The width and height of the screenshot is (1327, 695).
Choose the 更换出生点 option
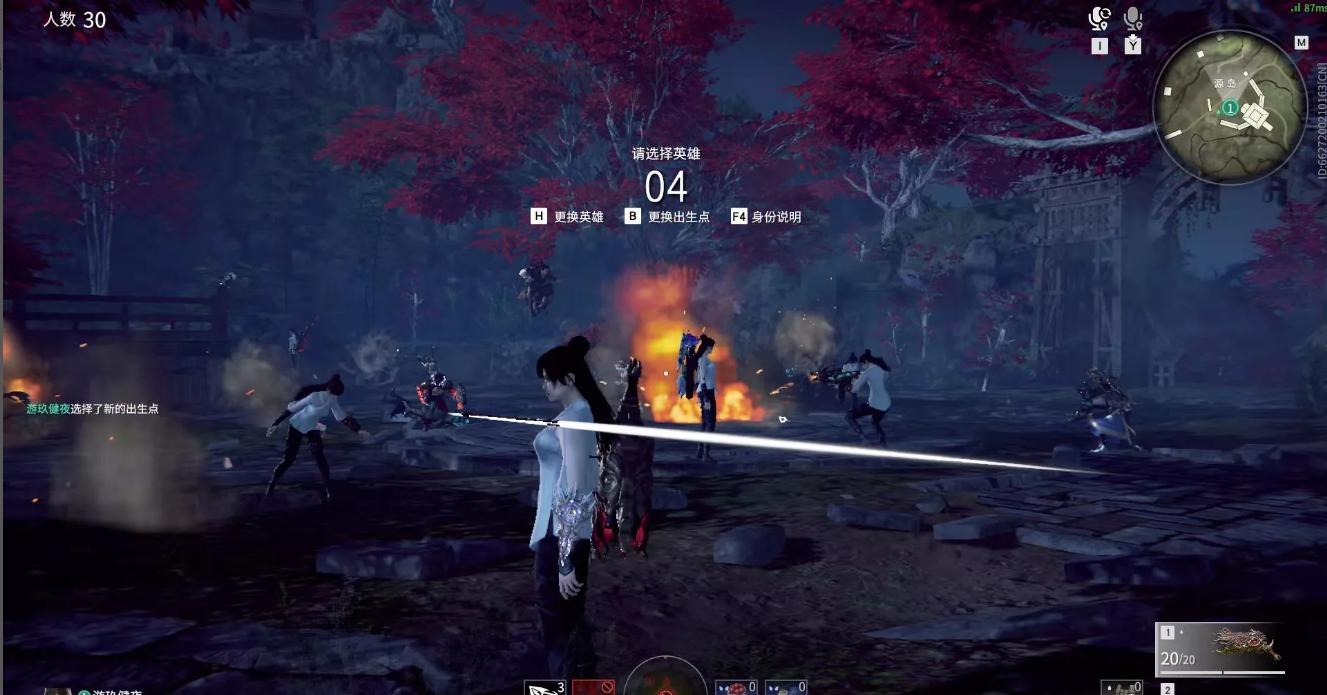click(667, 216)
